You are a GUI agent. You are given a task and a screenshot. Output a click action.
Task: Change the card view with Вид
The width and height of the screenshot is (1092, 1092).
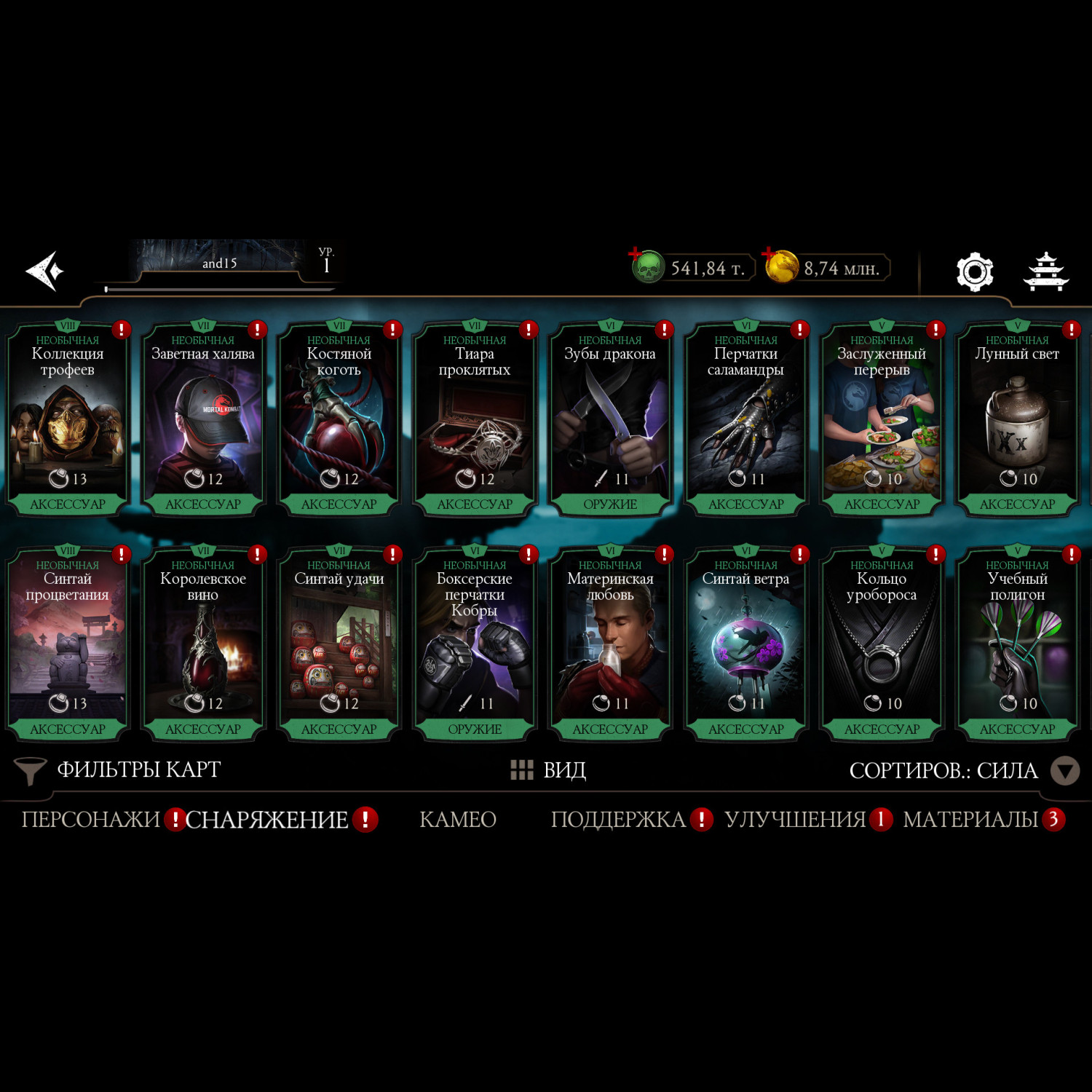coord(549,770)
